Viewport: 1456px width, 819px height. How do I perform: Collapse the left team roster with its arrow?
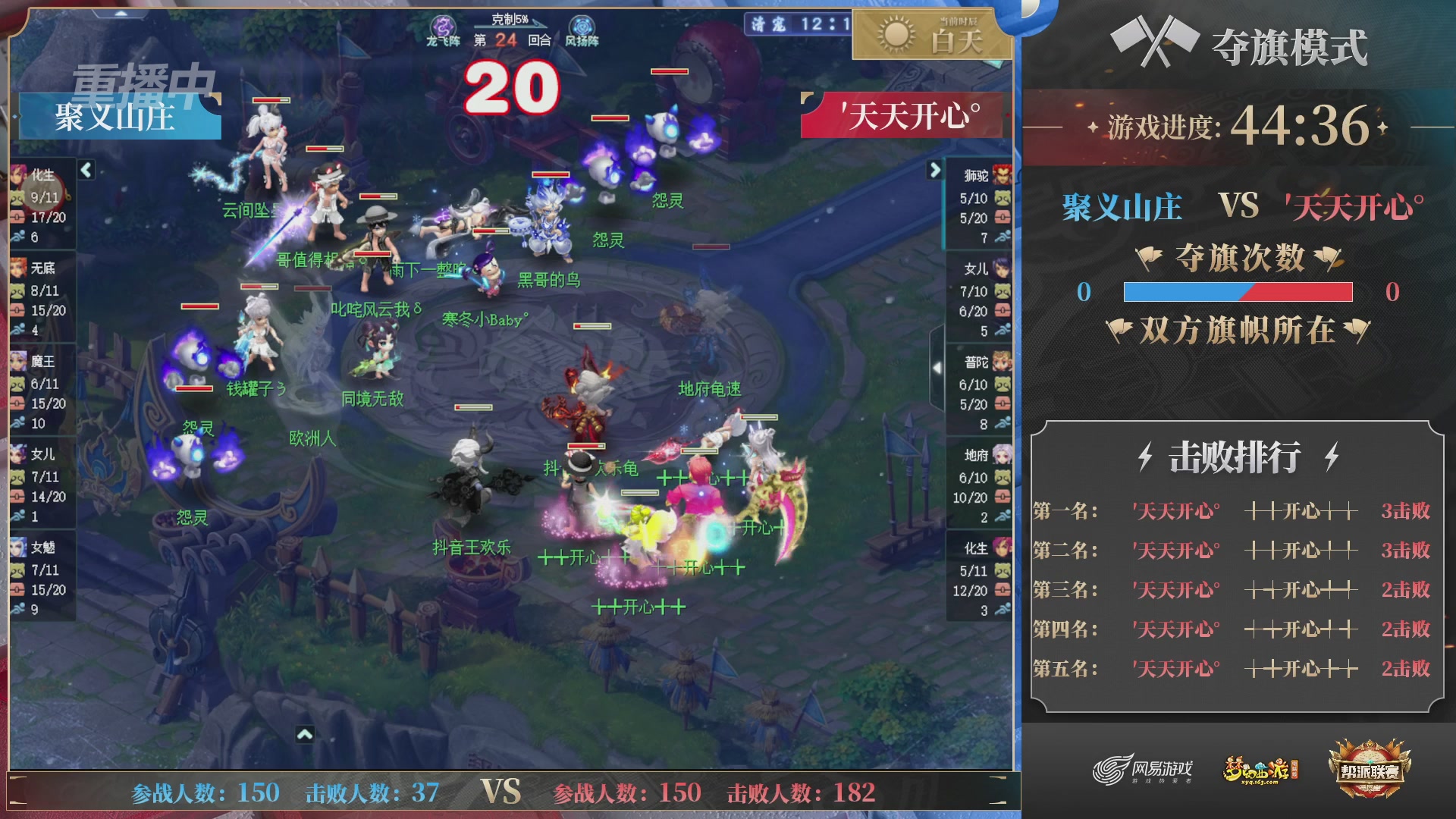click(x=85, y=171)
